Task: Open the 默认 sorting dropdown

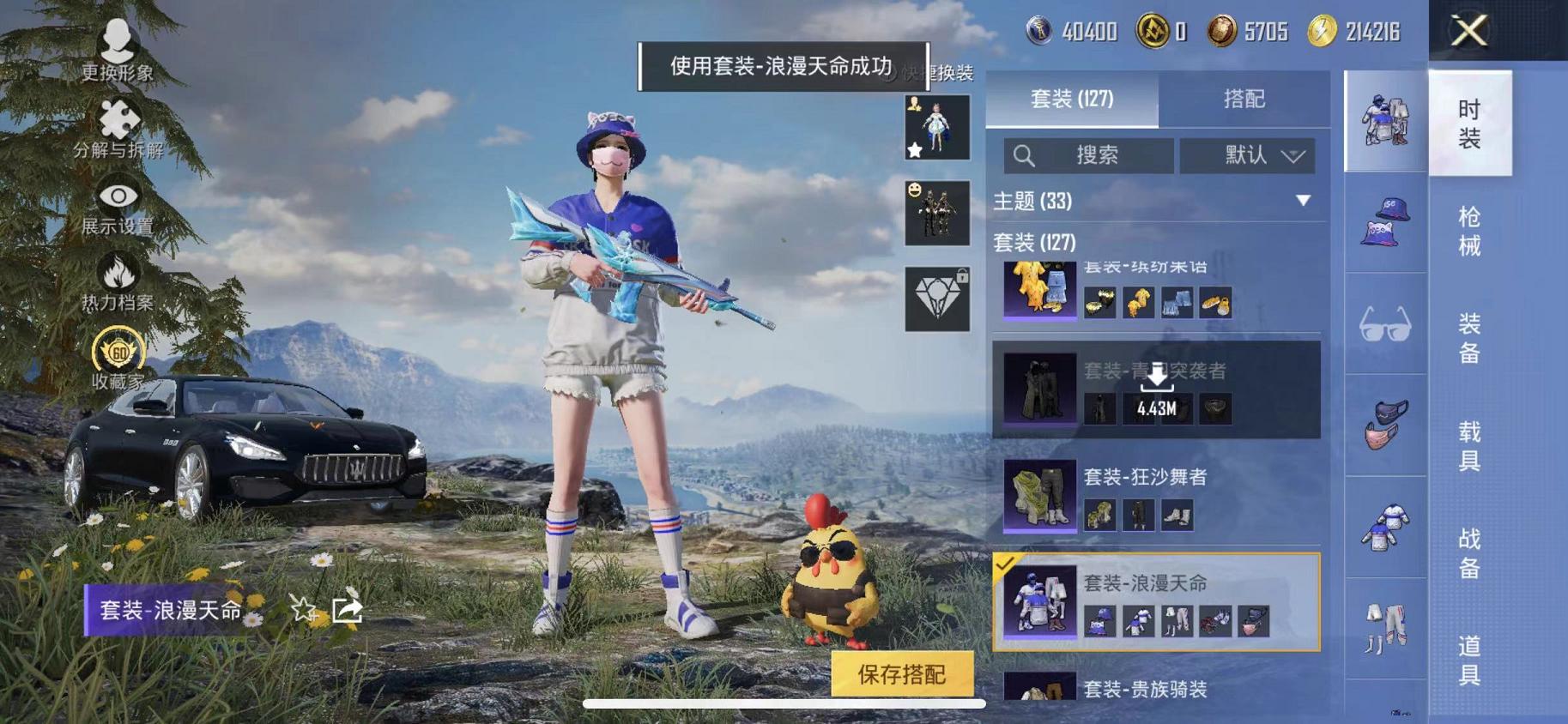Action: [1249, 155]
